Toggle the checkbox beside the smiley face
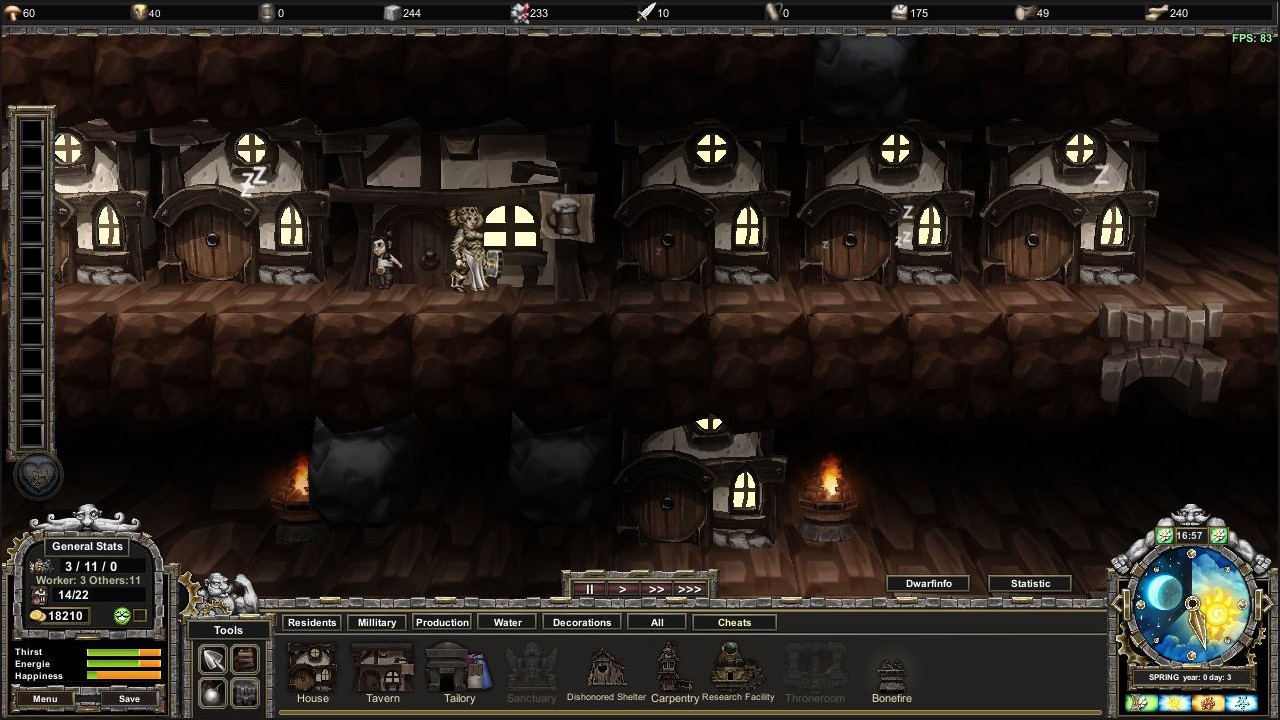The width and height of the screenshot is (1280, 720). [x=139, y=614]
